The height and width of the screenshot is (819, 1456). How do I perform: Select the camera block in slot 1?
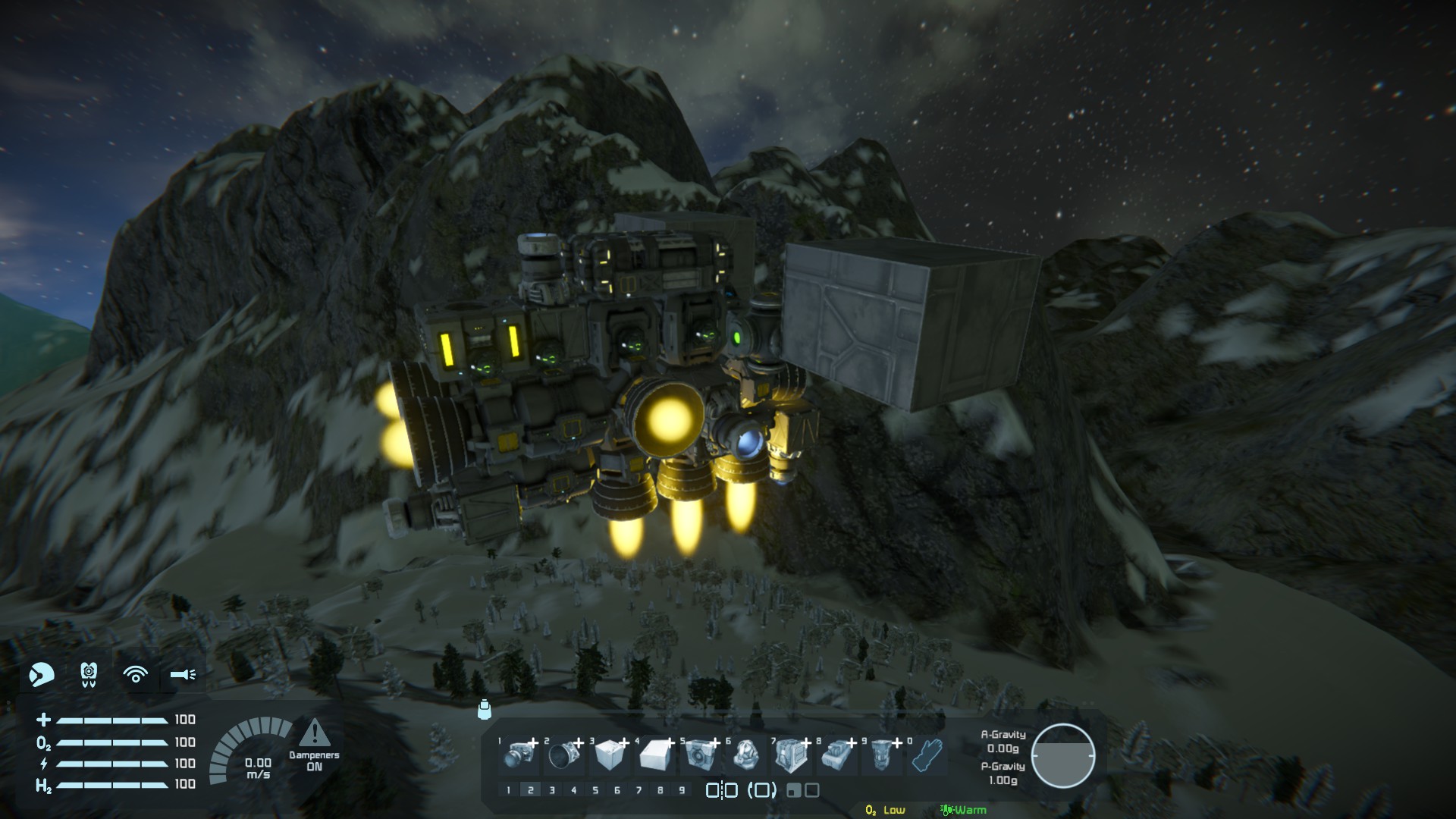click(521, 755)
